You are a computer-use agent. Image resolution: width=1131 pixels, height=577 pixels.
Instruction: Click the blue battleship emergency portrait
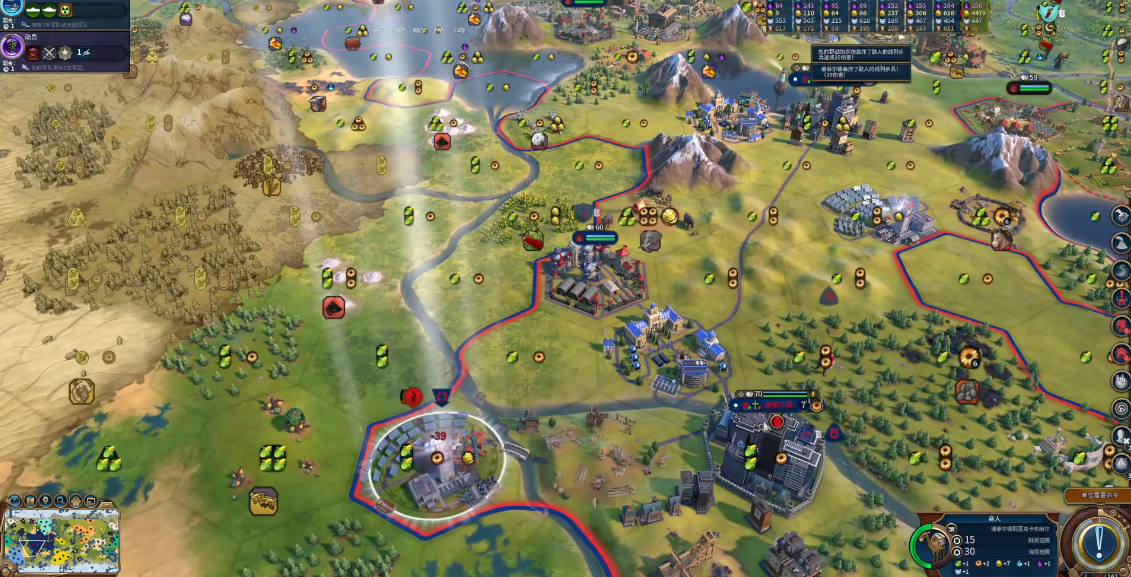click(14, 5)
